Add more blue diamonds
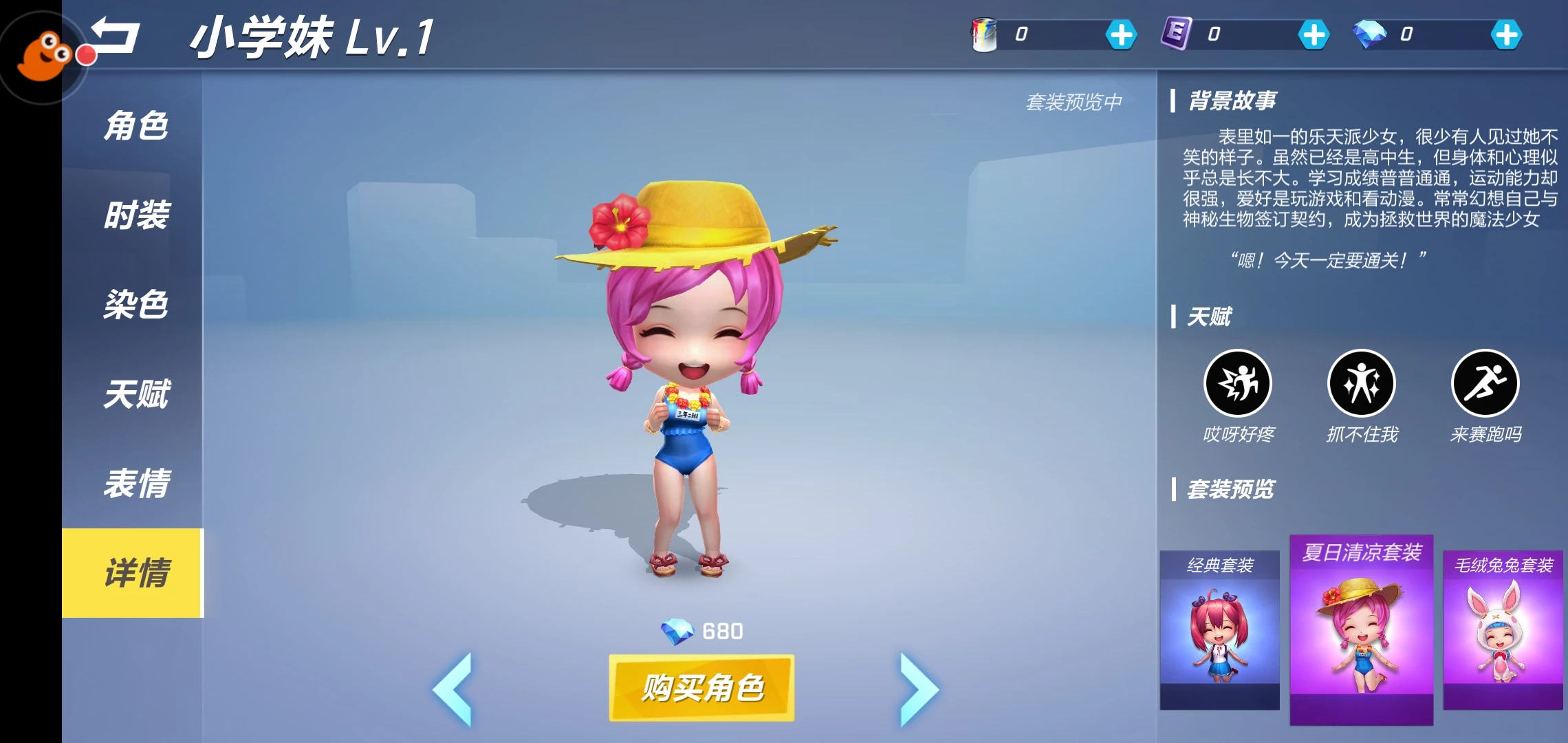 coord(1506,34)
